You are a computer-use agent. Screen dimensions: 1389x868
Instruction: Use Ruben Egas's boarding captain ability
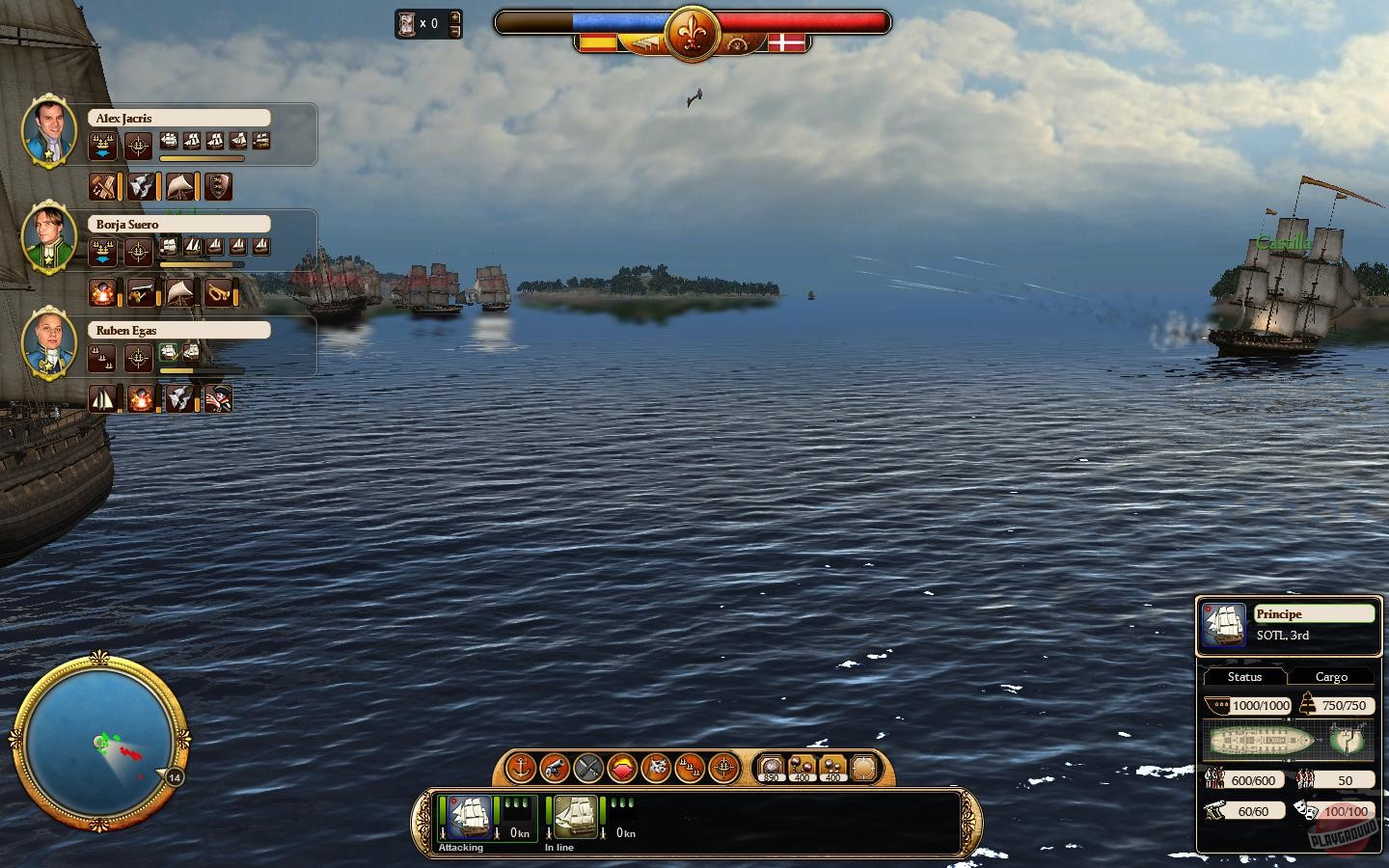(219, 398)
